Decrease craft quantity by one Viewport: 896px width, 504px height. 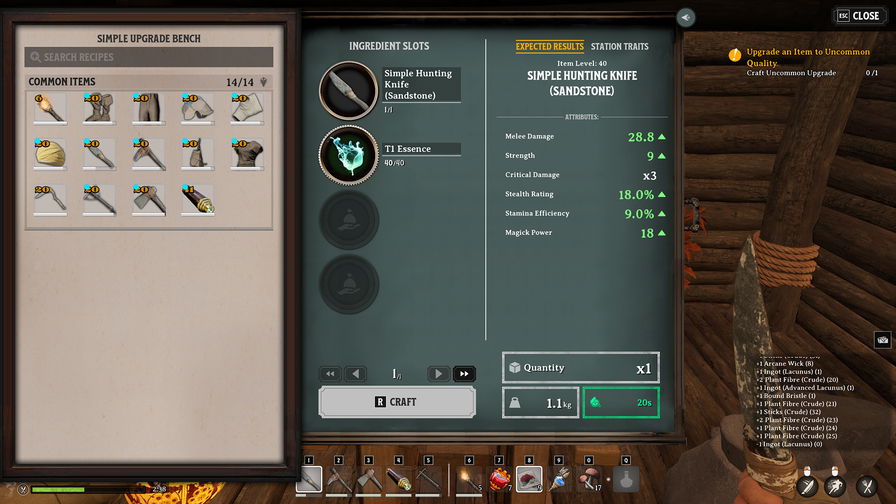[356, 374]
